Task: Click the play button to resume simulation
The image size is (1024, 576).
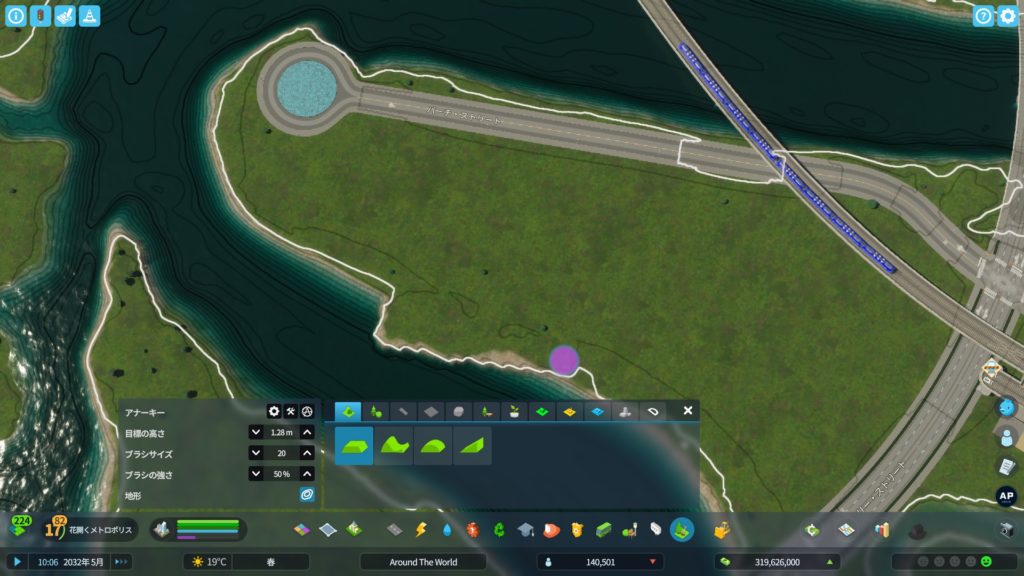Action: point(17,562)
